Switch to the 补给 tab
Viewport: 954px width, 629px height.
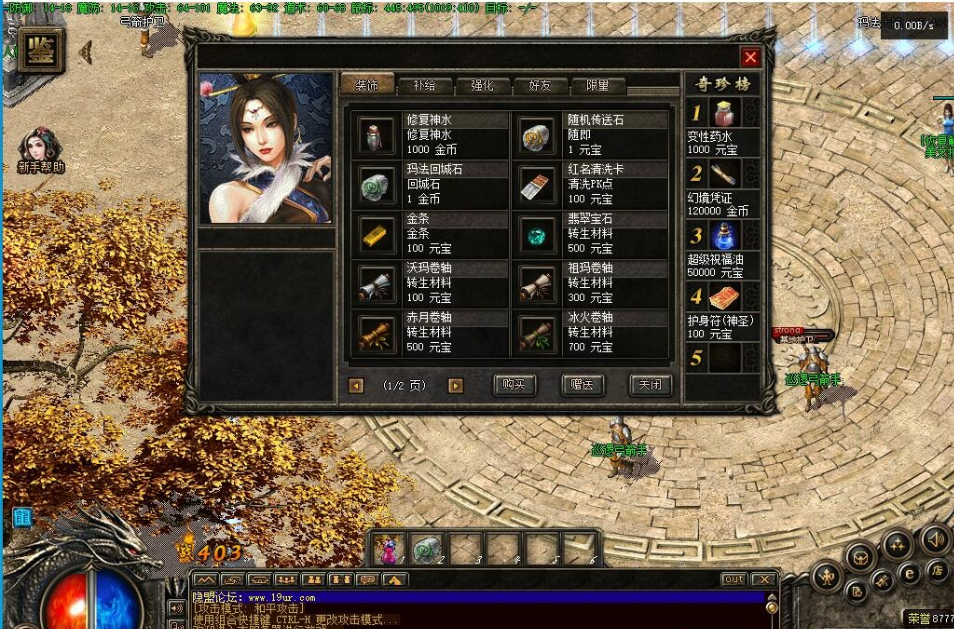coord(423,86)
